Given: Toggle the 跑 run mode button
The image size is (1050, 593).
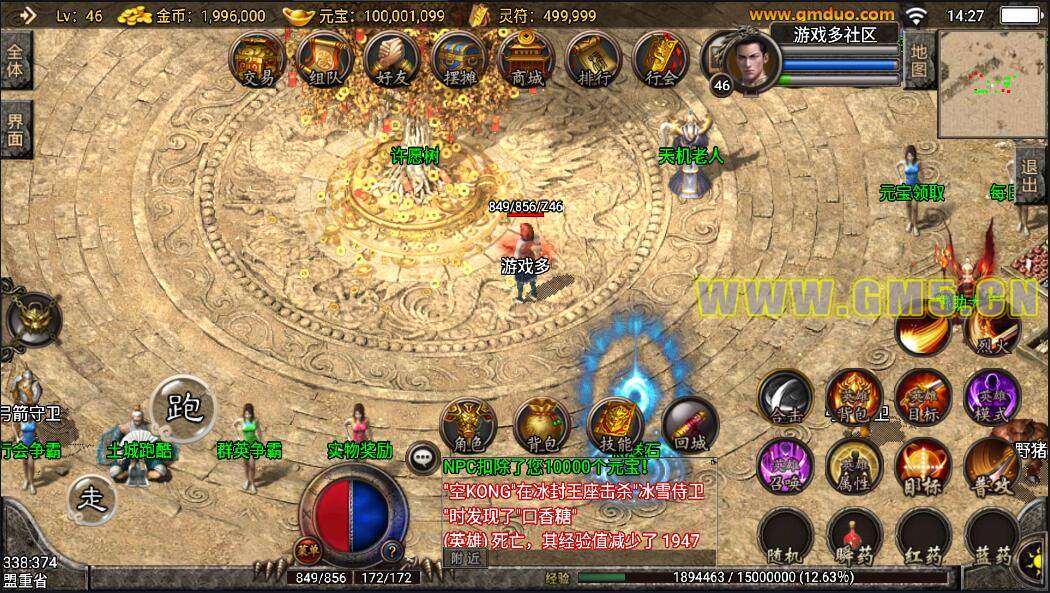Looking at the screenshot, I should (186, 408).
